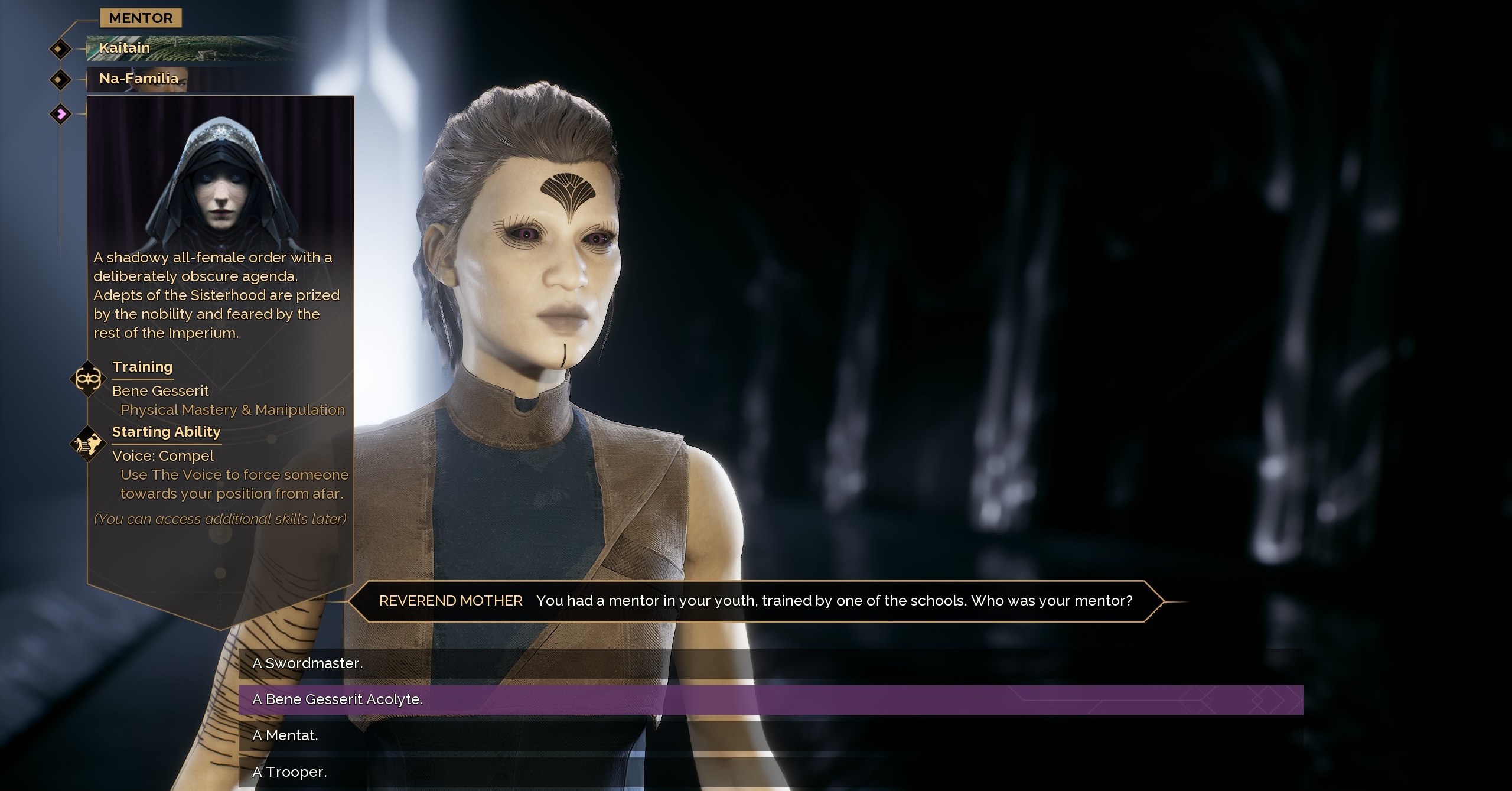This screenshot has width=1512, height=791.
Task: Click the pink diamond current-step marker
Action: click(60, 113)
